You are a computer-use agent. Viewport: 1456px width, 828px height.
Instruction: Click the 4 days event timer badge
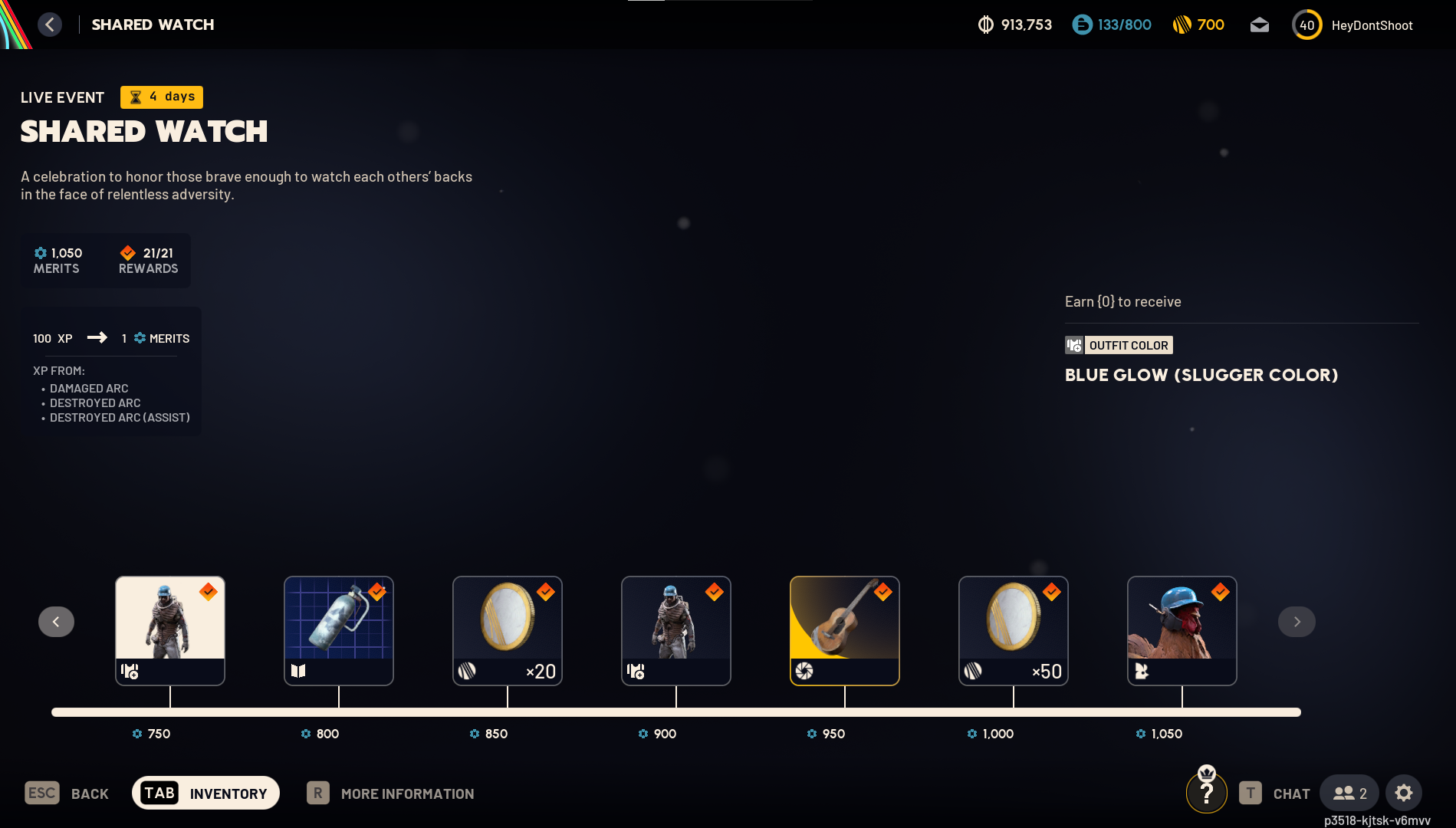click(x=161, y=97)
